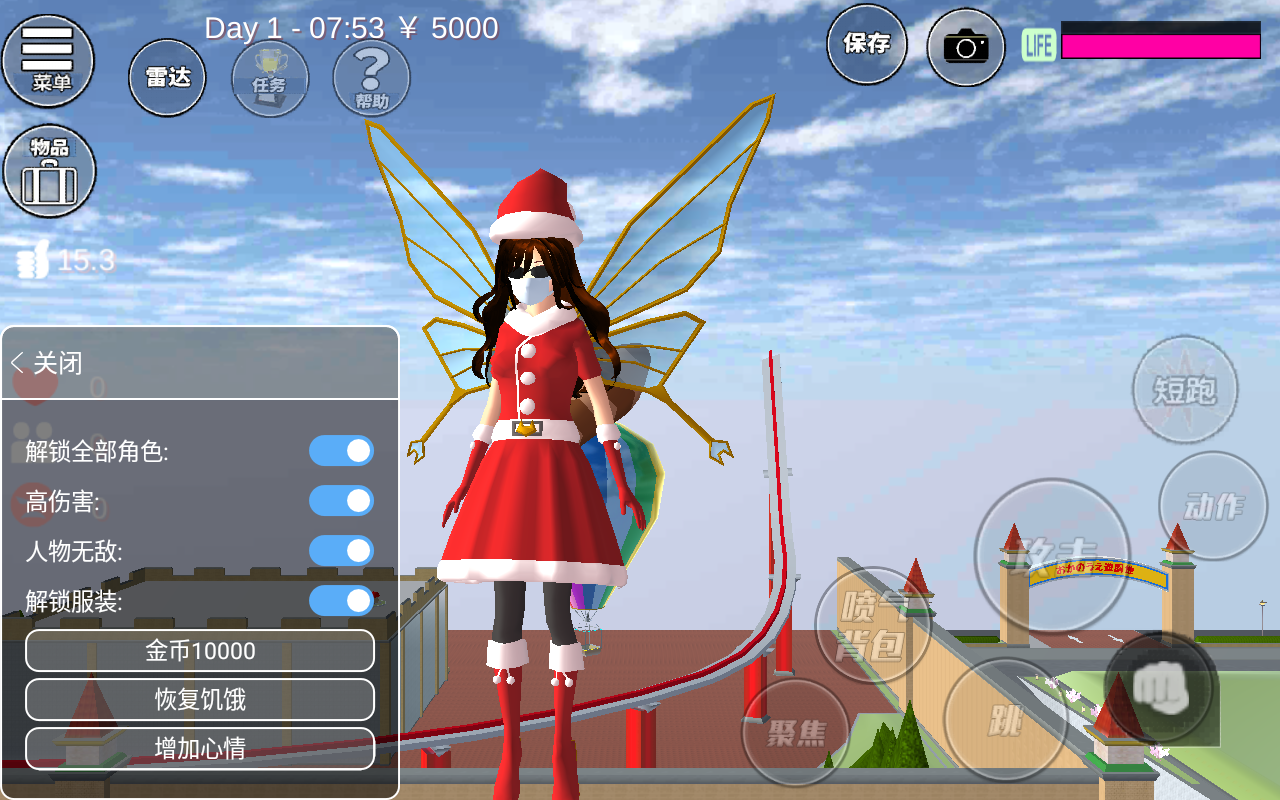The height and width of the screenshot is (800, 1280).
Task: Toggle 人物无敌 invincibility switch
Action: (341, 551)
